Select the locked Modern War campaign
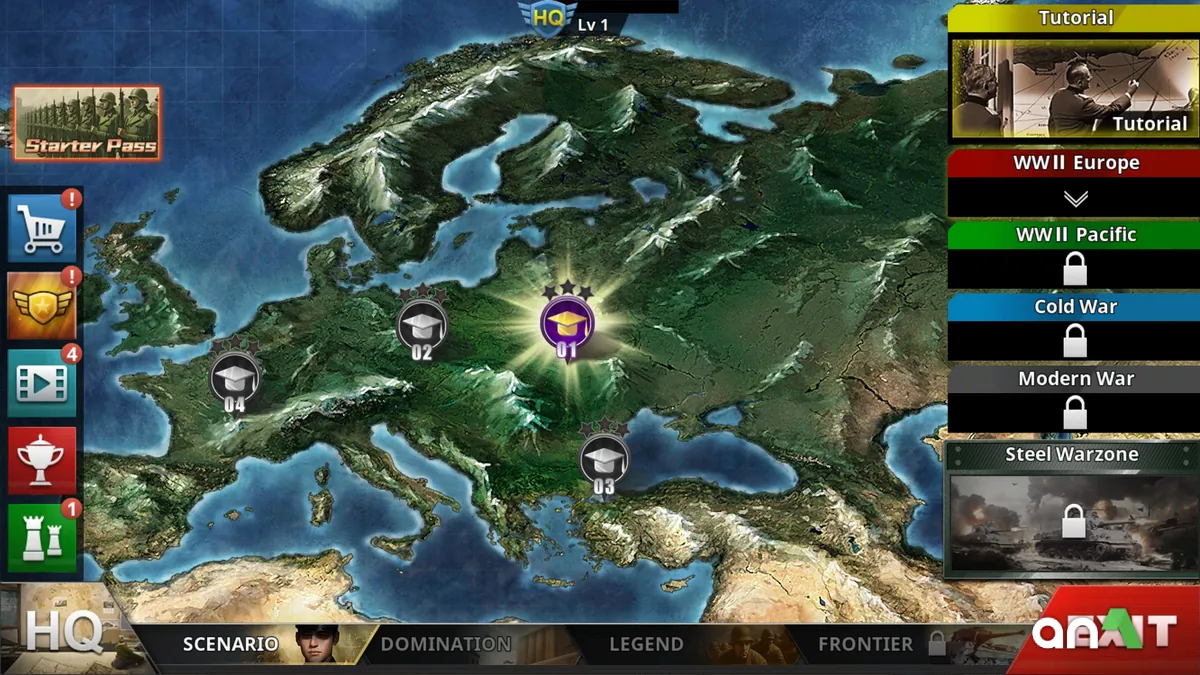Image resolution: width=1200 pixels, height=675 pixels. pyautogui.click(x=1075, y=397)
